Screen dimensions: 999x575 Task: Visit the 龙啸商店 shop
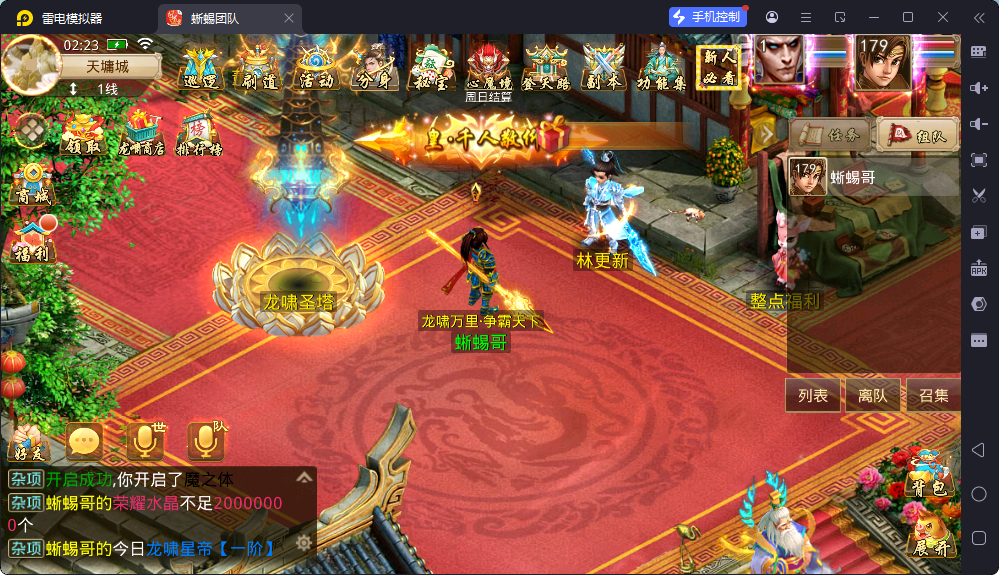141,134
